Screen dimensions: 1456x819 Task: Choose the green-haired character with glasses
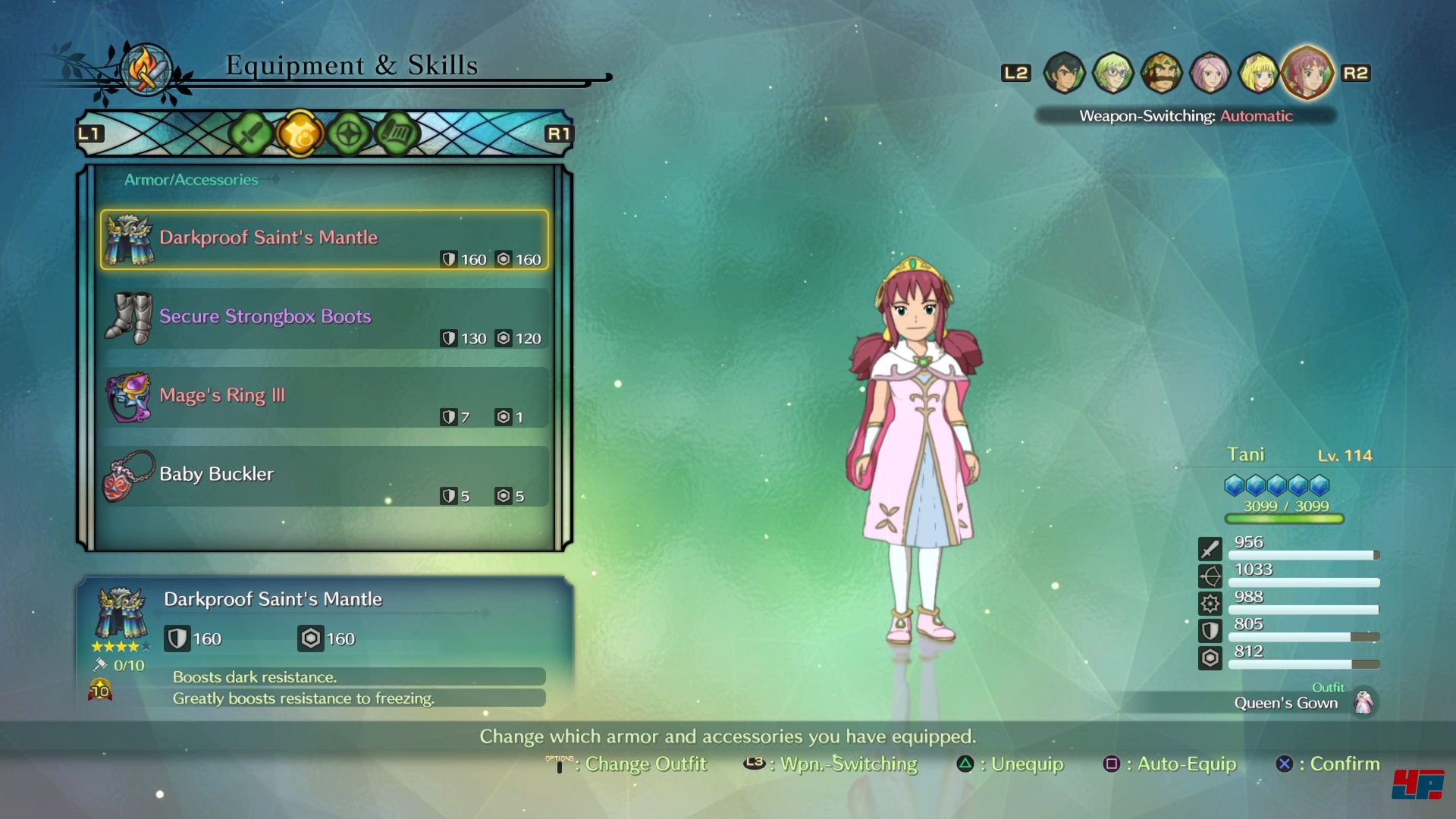point(1112,73)
